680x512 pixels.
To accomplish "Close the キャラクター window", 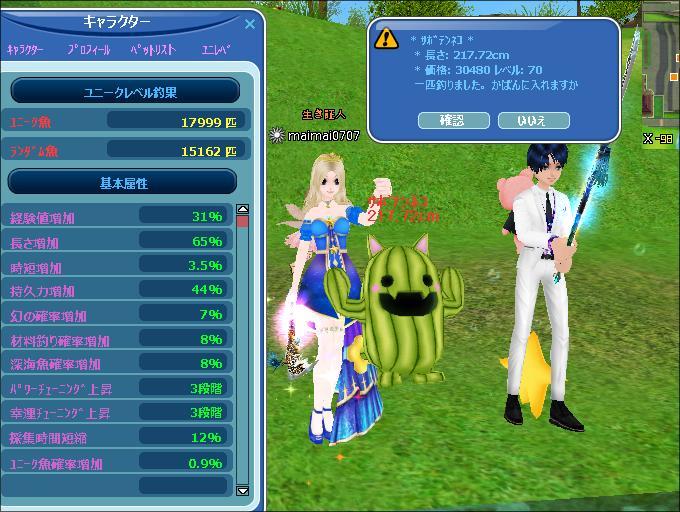I will [250, 23].
